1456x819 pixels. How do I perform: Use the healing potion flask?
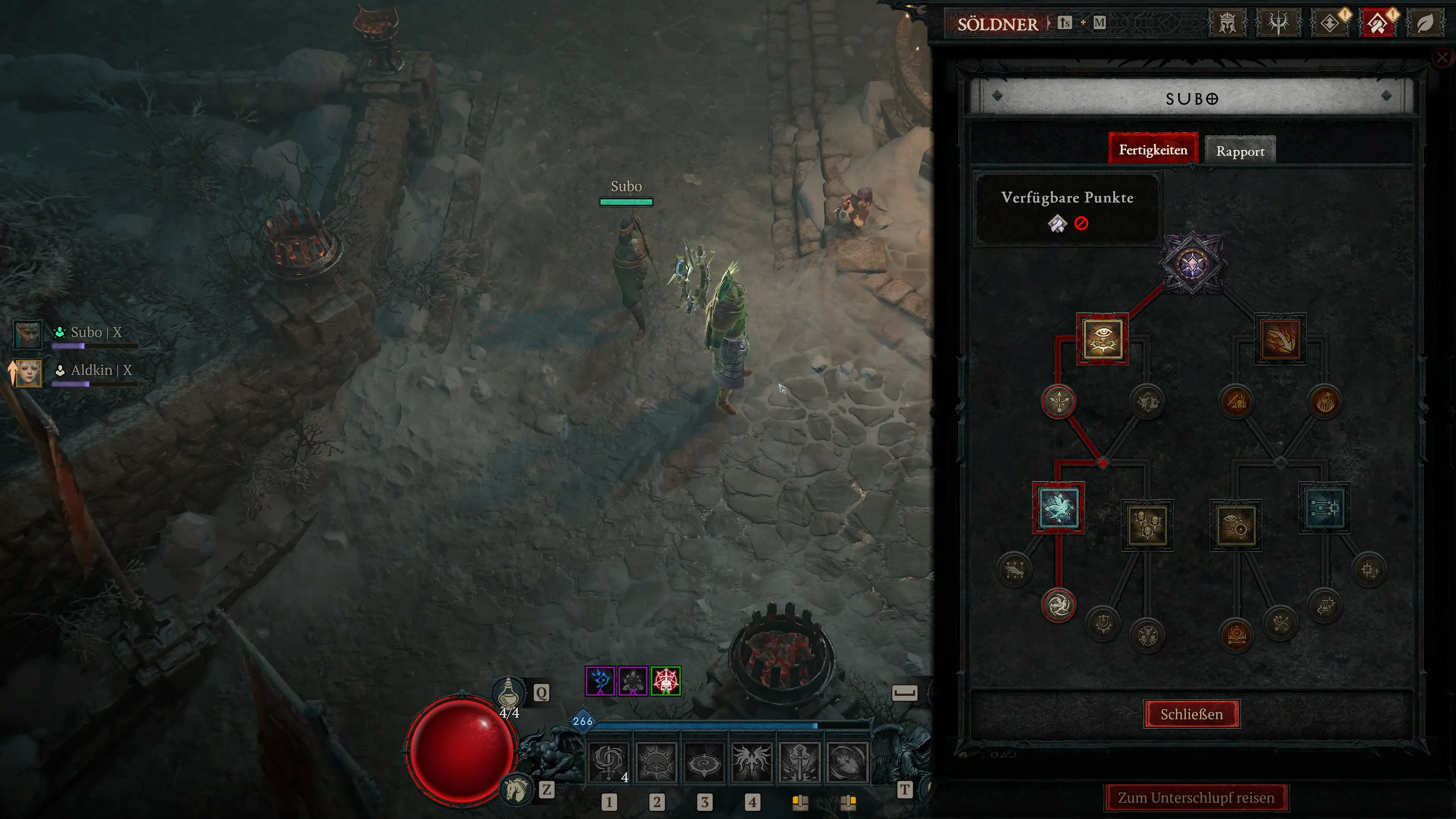tap(508, 692)
